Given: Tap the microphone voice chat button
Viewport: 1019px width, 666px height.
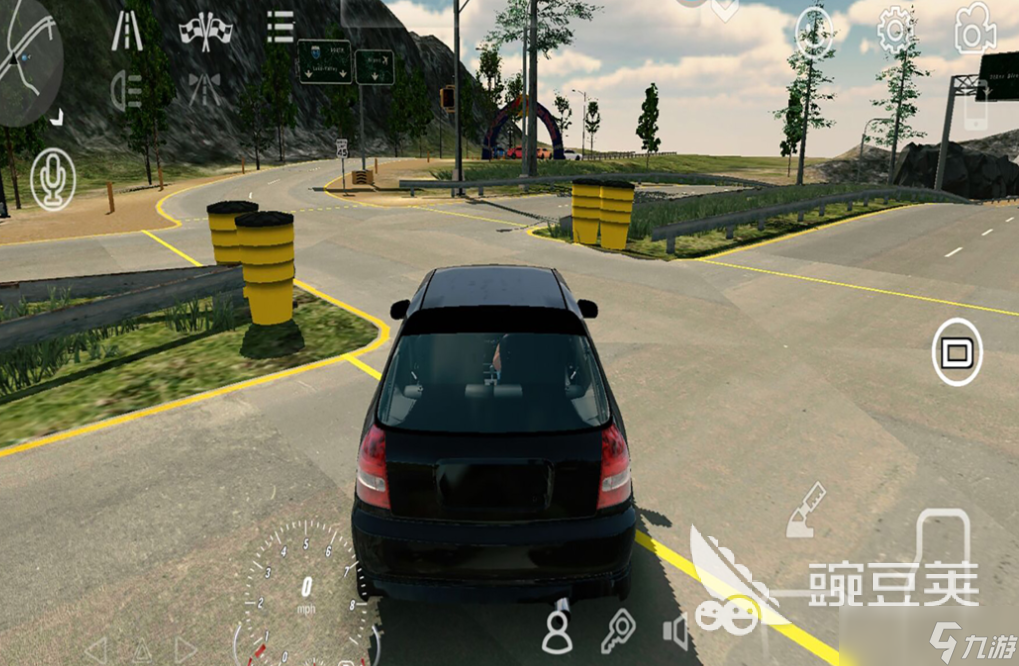Looking at the screenshot, I should [x=52, y=180].
